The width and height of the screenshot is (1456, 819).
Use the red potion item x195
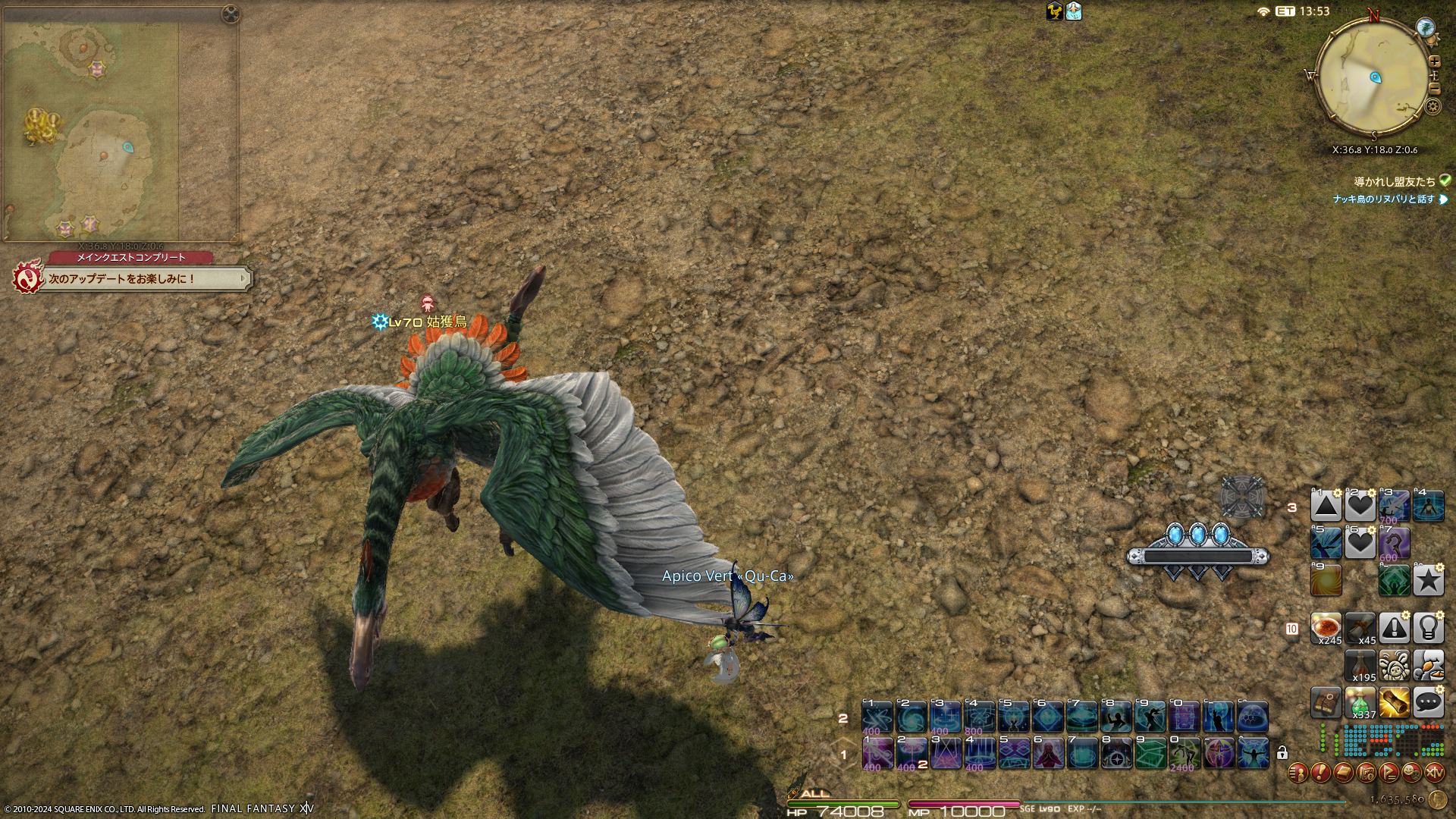pyautogui.click(x=1360, y=666)
